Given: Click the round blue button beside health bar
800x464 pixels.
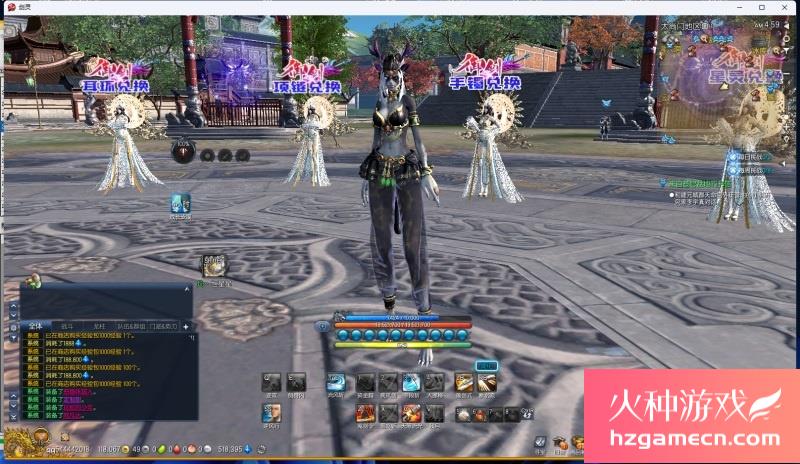Looking at the screenshot, I should 322,326.
